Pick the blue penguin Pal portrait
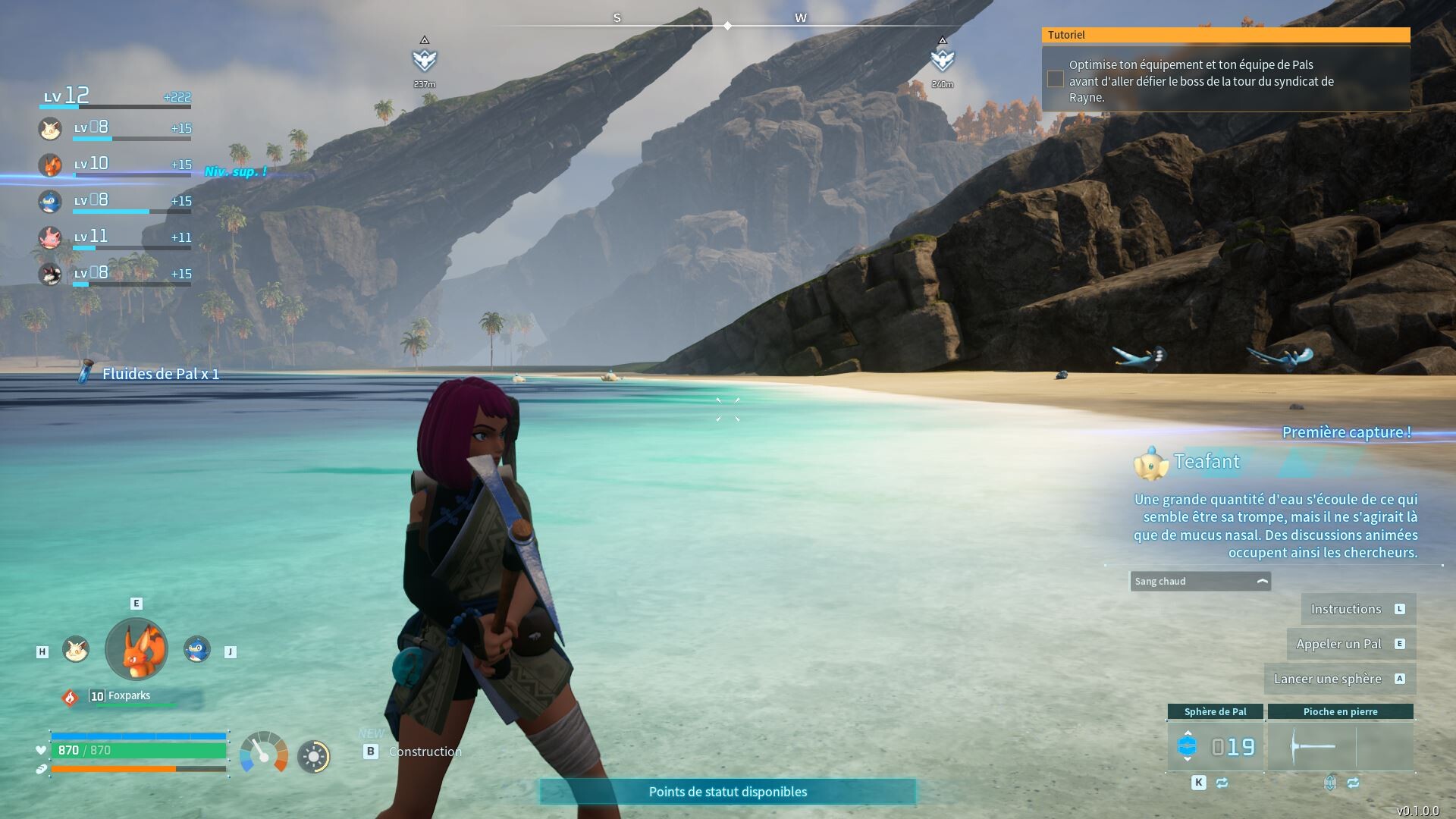Image resolution: width=1456 pixels, height=819 pixels. click(x=197, y=649)
